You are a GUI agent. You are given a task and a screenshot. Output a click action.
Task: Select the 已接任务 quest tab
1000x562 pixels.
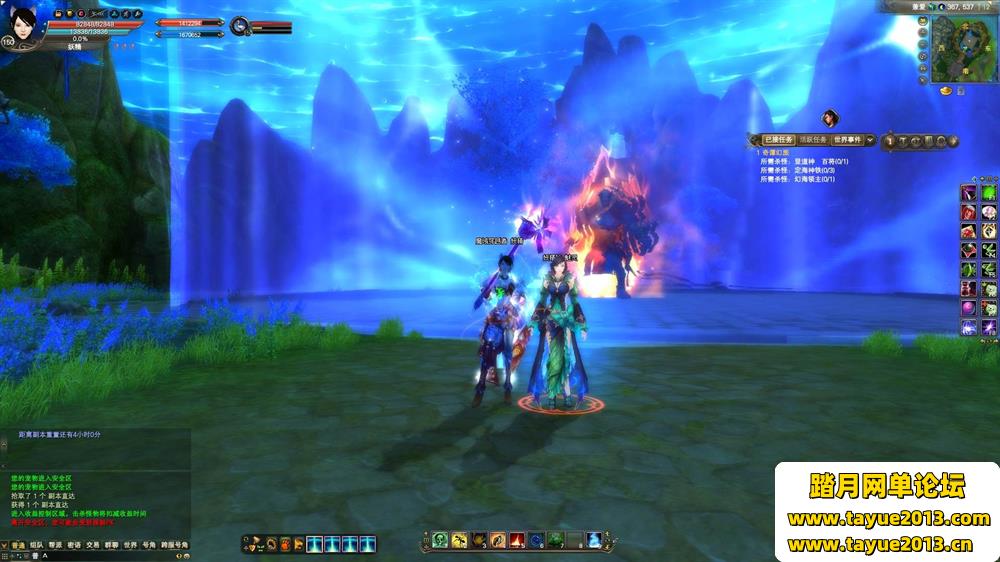click(777, 140)
